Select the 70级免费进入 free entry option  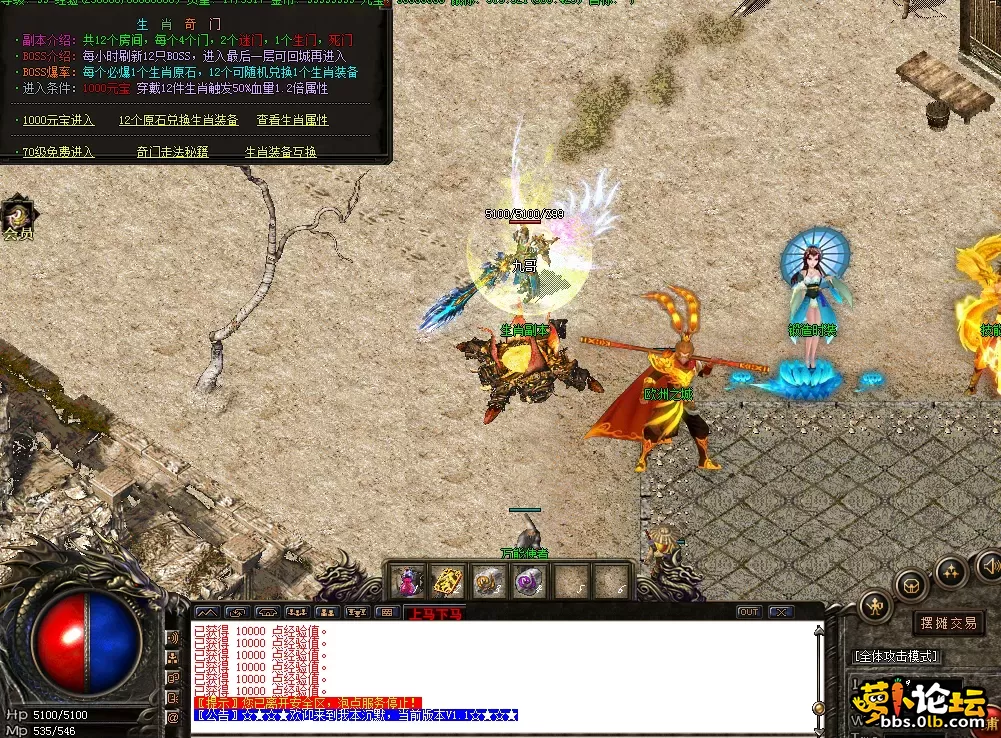[58, 152]
